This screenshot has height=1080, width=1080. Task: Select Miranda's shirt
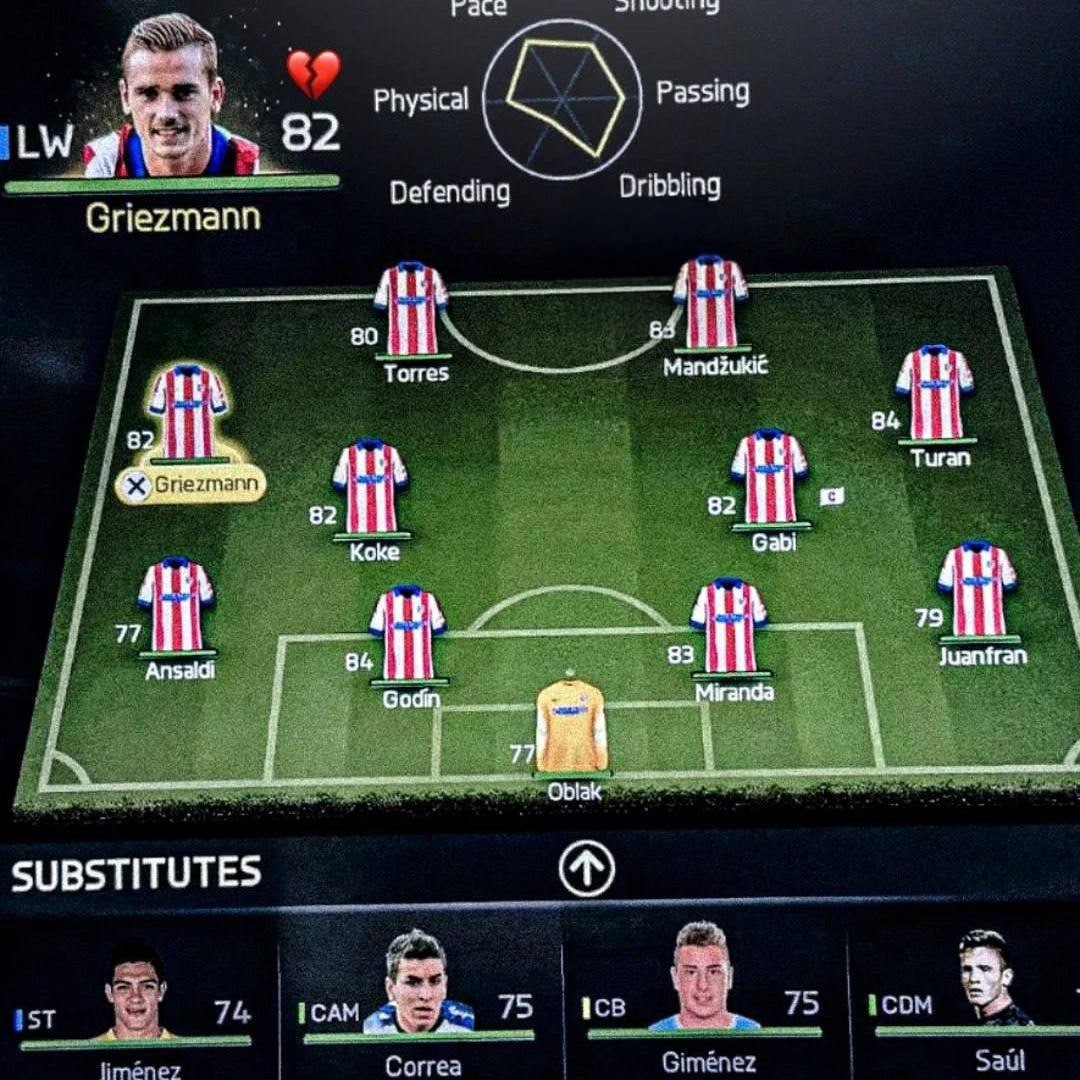tap(729, 627)
